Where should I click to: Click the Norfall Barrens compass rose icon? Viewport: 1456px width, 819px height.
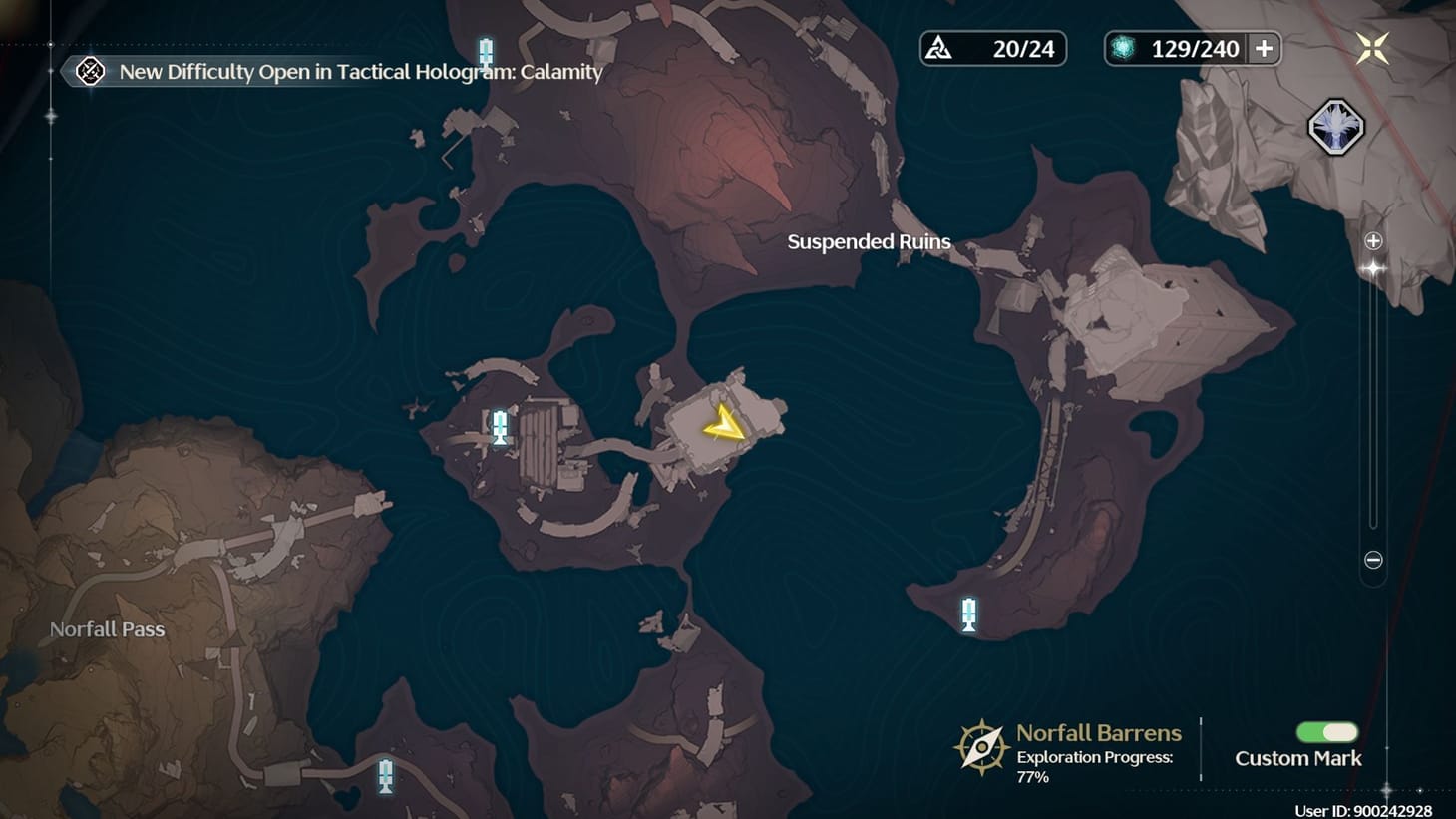[980, 744]
